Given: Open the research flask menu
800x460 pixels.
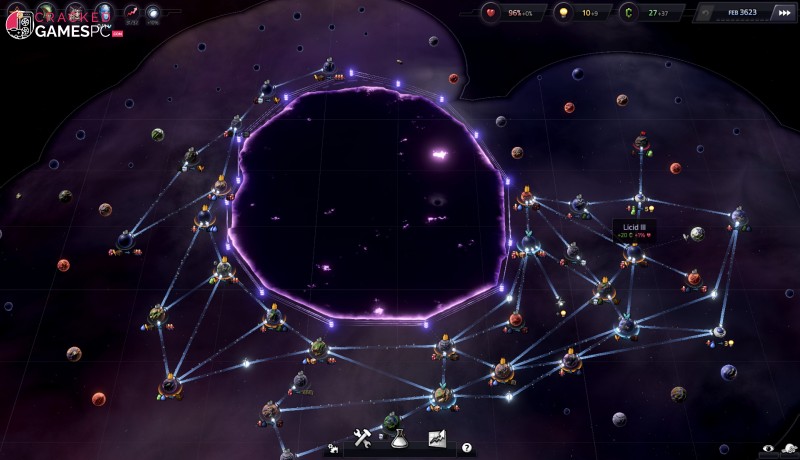Looking at the screenshot, I should point(399,438).
